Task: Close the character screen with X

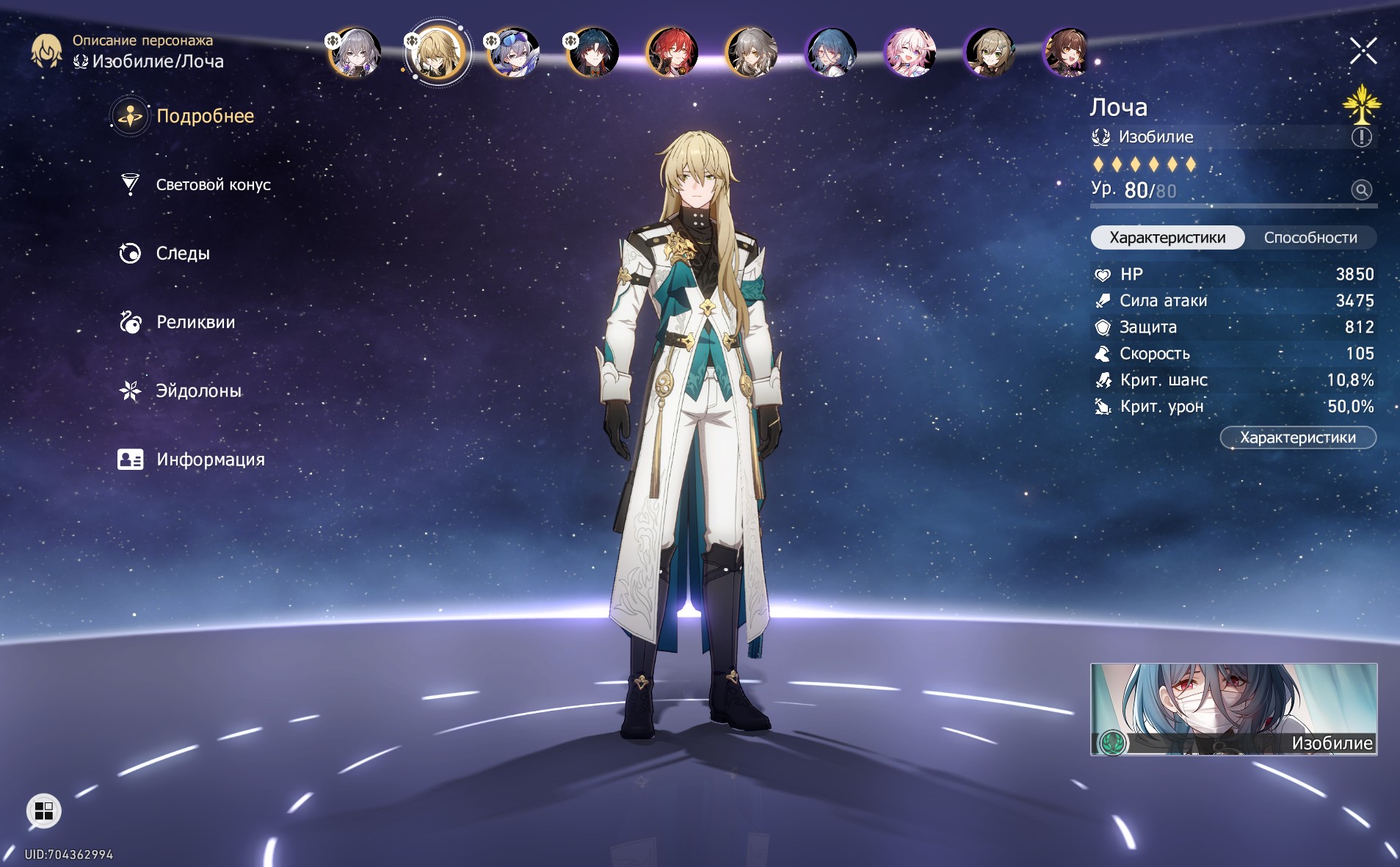Action: click(x=1363, y=51)
